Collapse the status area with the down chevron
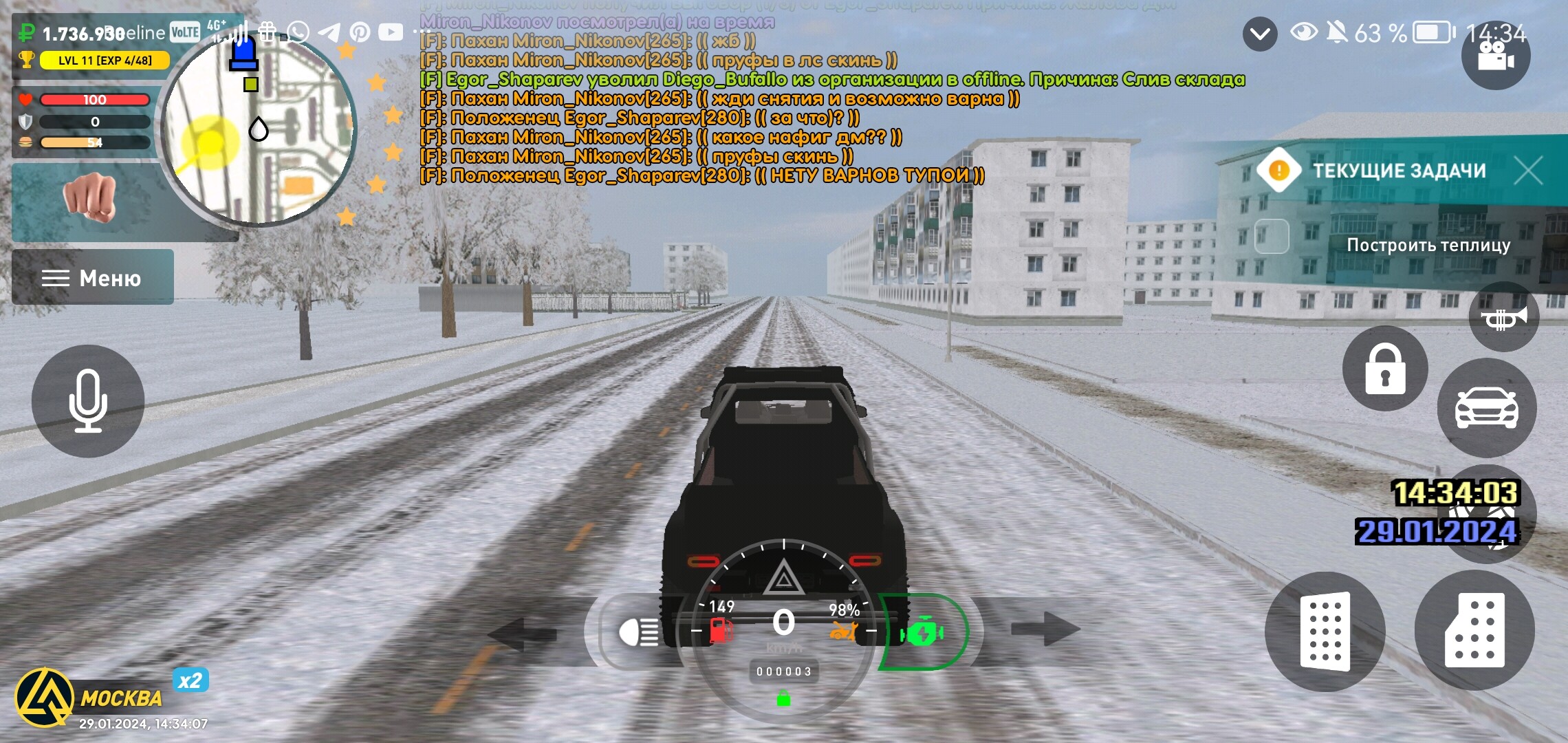The height and width of the screenshot is (743, 1568). (1260, 33)
